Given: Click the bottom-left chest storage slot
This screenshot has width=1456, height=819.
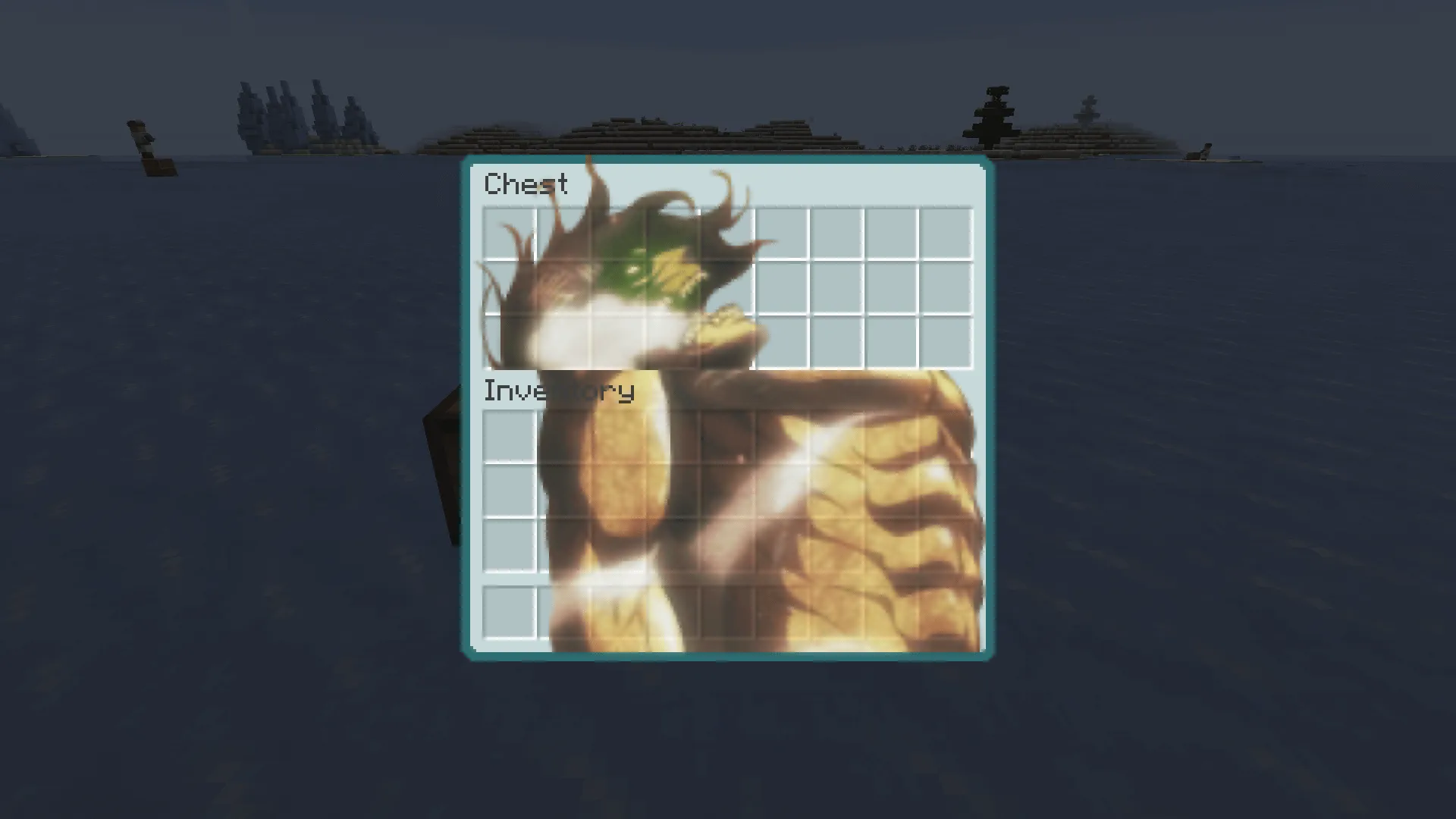Looking at the screenshot, I should point(509,343).
